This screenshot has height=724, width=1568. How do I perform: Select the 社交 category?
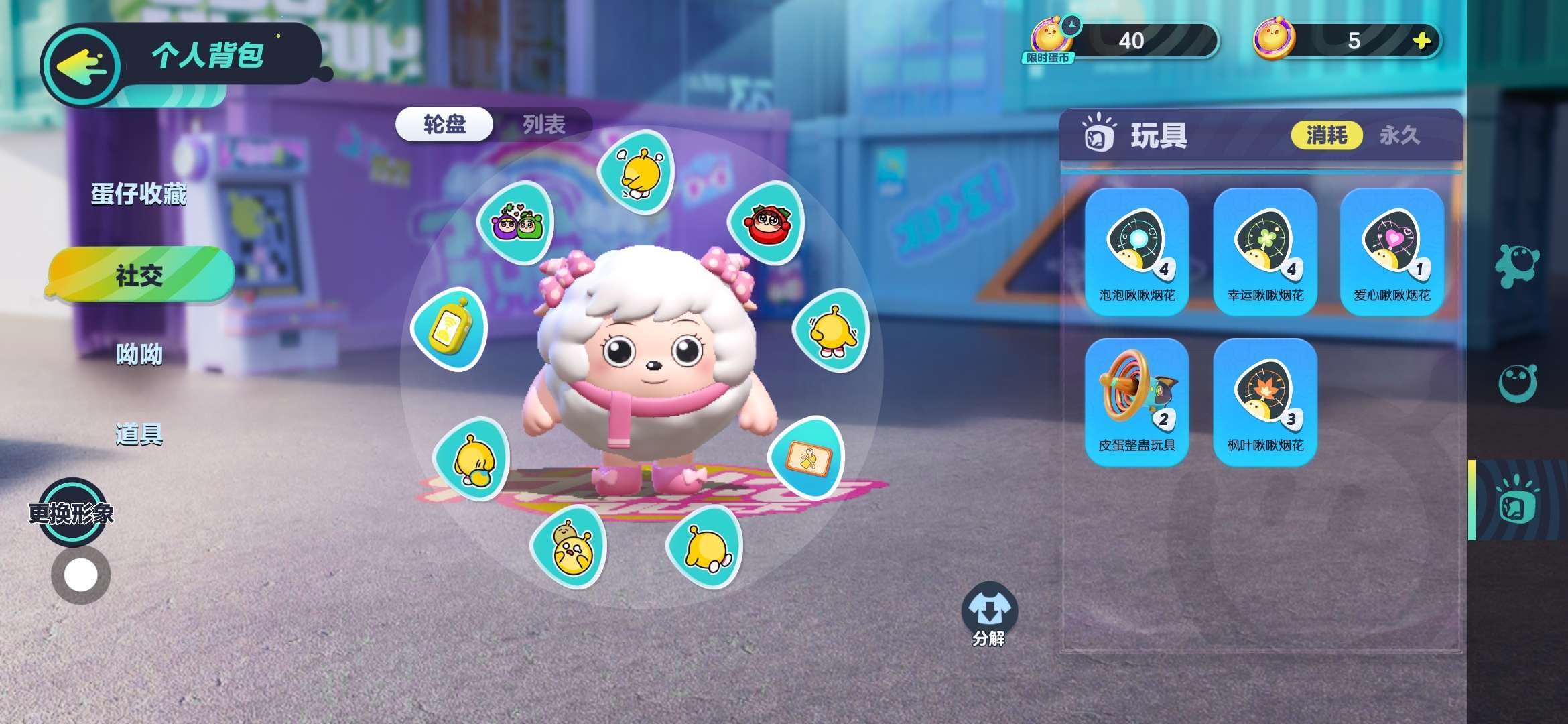click(140, 275)
